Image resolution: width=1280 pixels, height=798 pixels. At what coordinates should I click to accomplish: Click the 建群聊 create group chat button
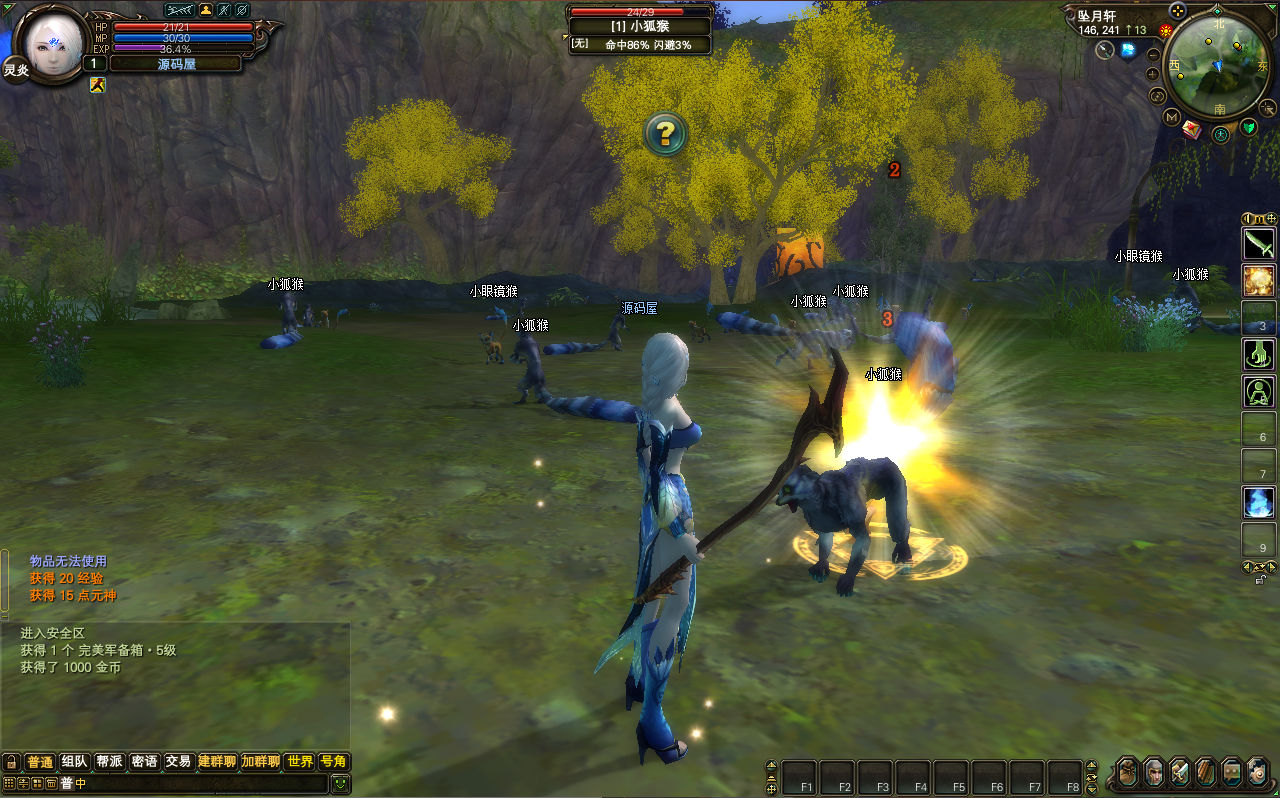(x=217, y=762)
